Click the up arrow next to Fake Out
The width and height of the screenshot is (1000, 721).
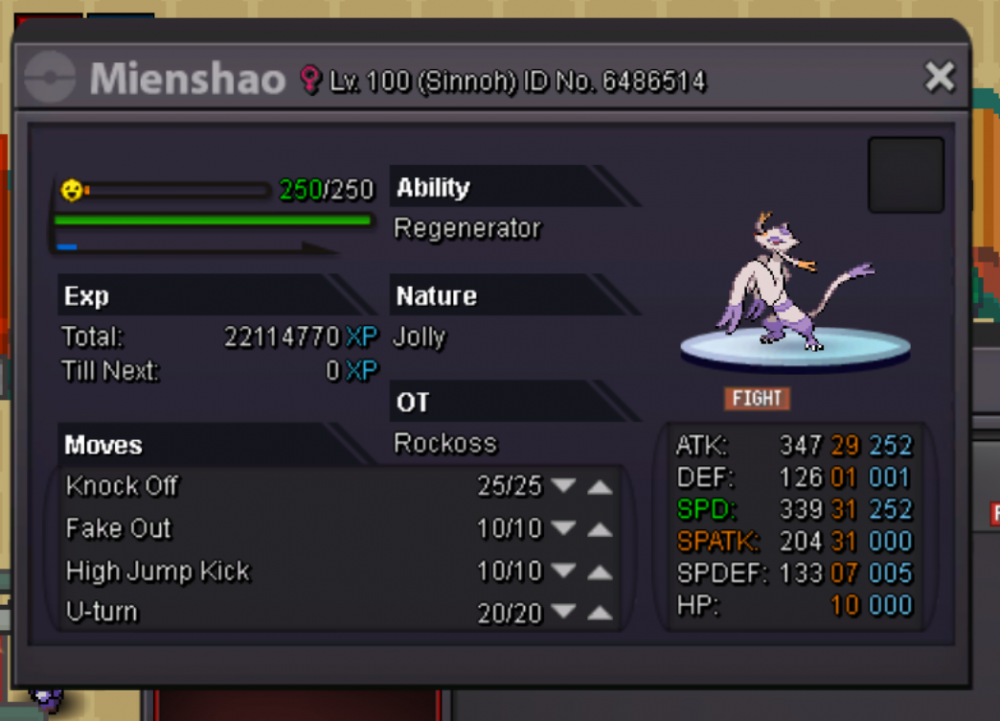[x=599, y=528]
